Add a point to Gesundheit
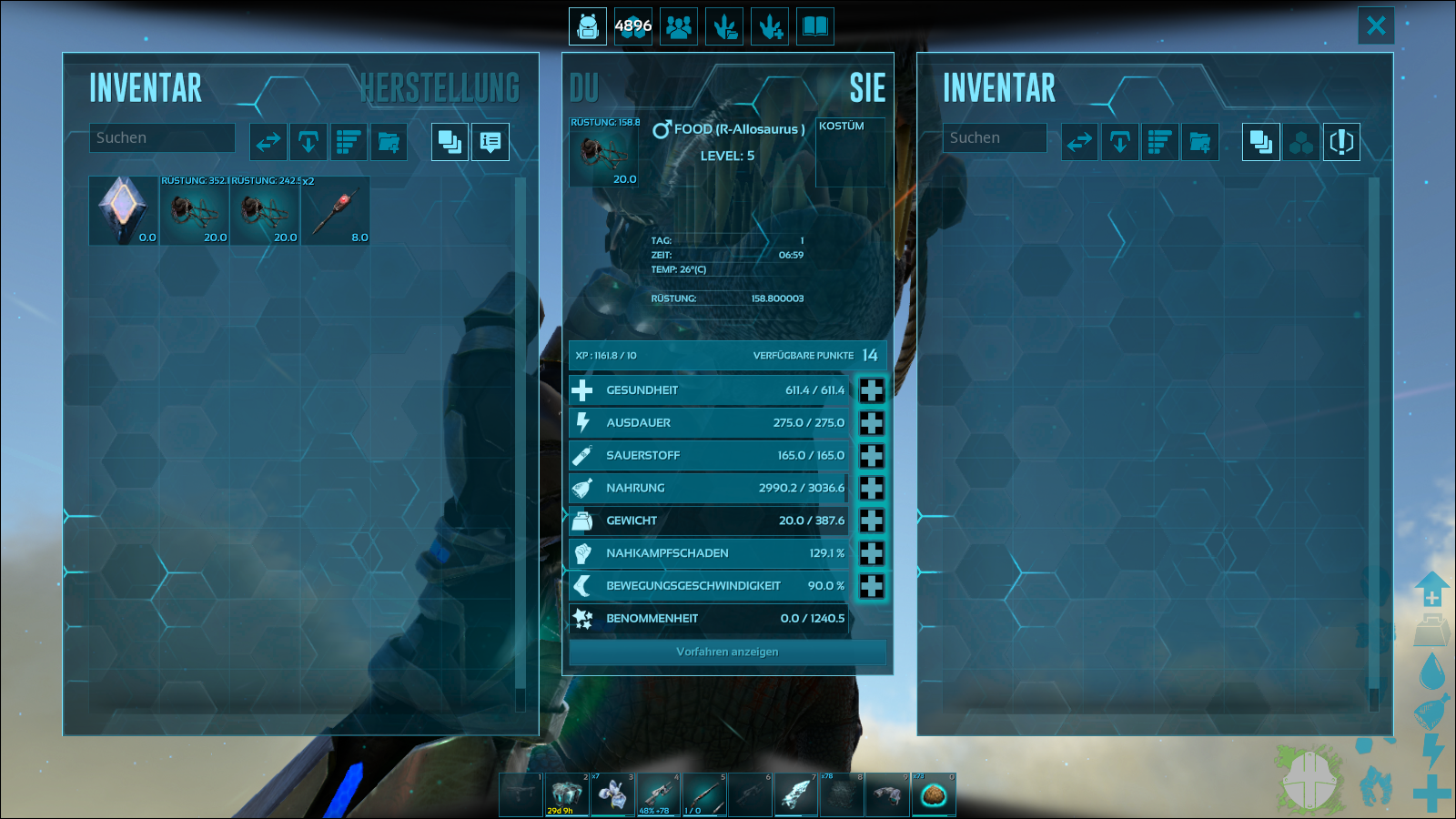1456x819 pixels. pyautogui.click(x=871, y=390)
